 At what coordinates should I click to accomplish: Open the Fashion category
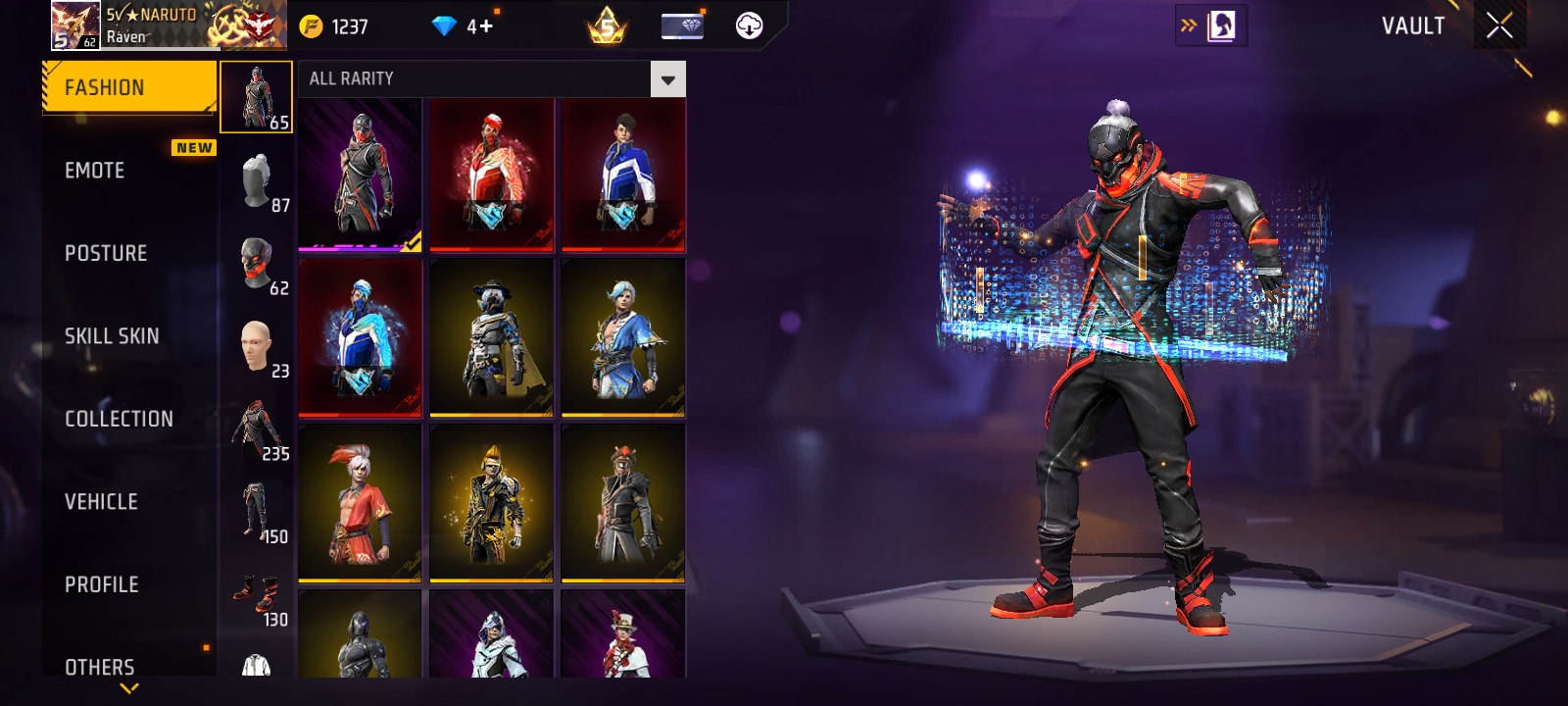(128, 87)
